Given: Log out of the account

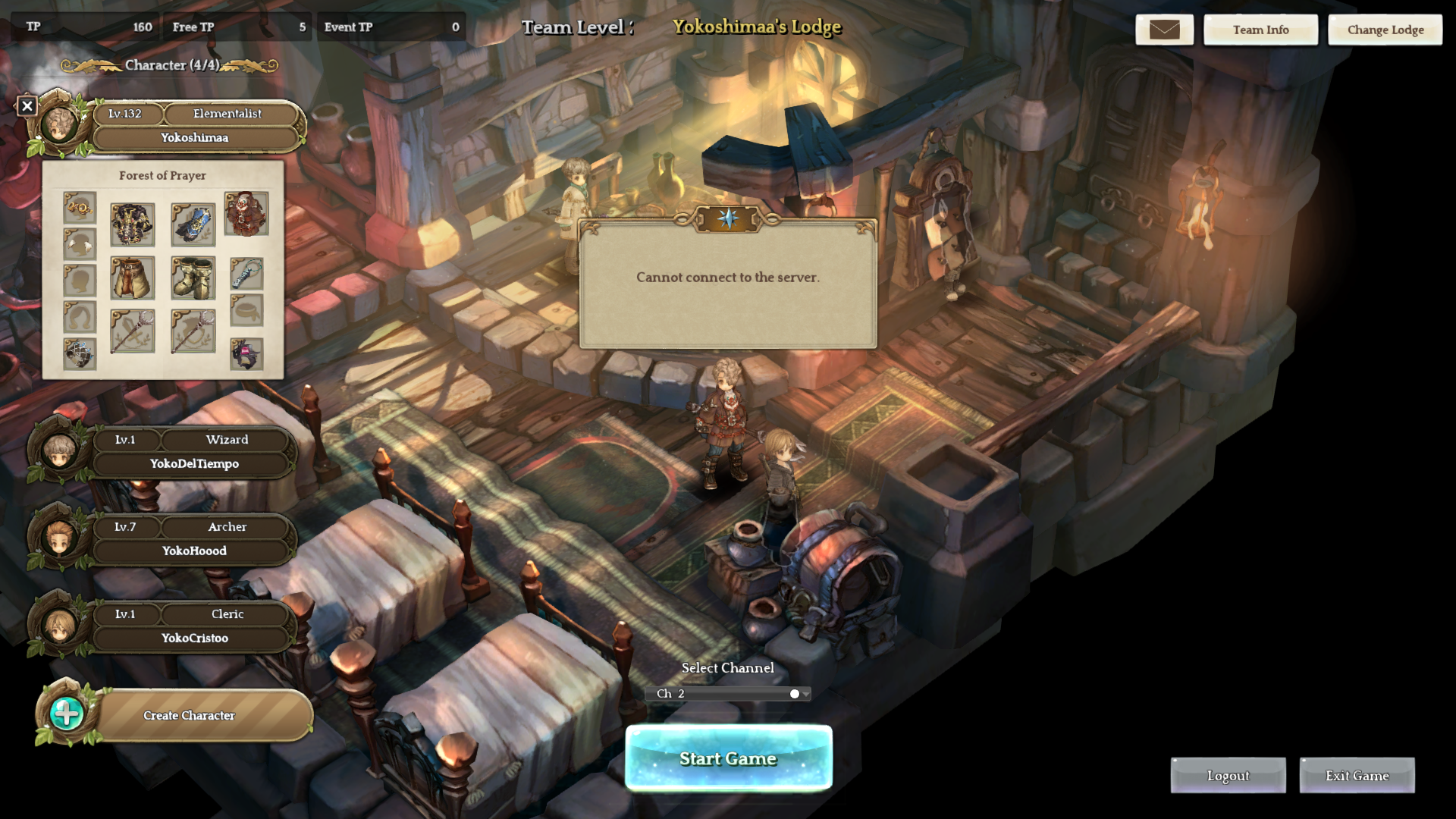Looking at the screenshot, I should point(1228,776).
